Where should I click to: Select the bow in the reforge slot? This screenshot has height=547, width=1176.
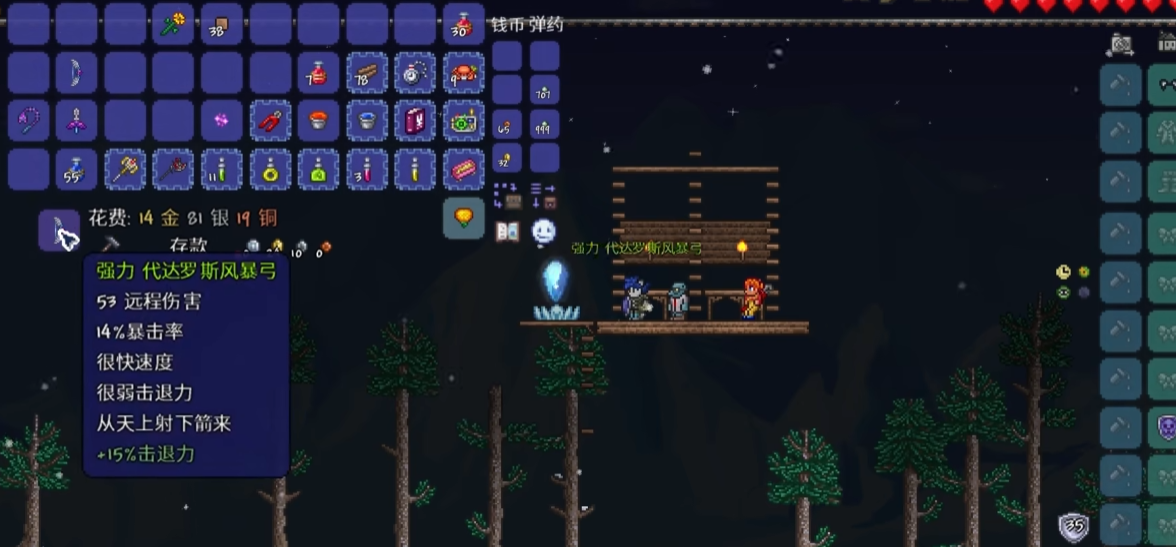pos(59,230)
